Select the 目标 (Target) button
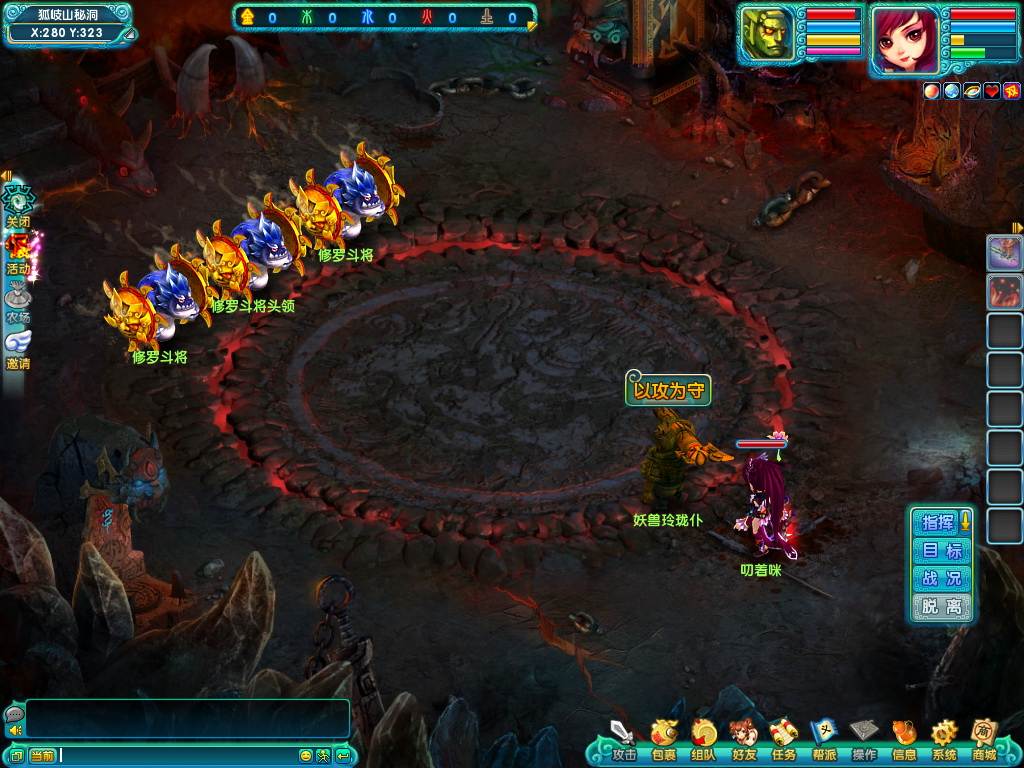 pyautogui.click(x=941, y=550)
